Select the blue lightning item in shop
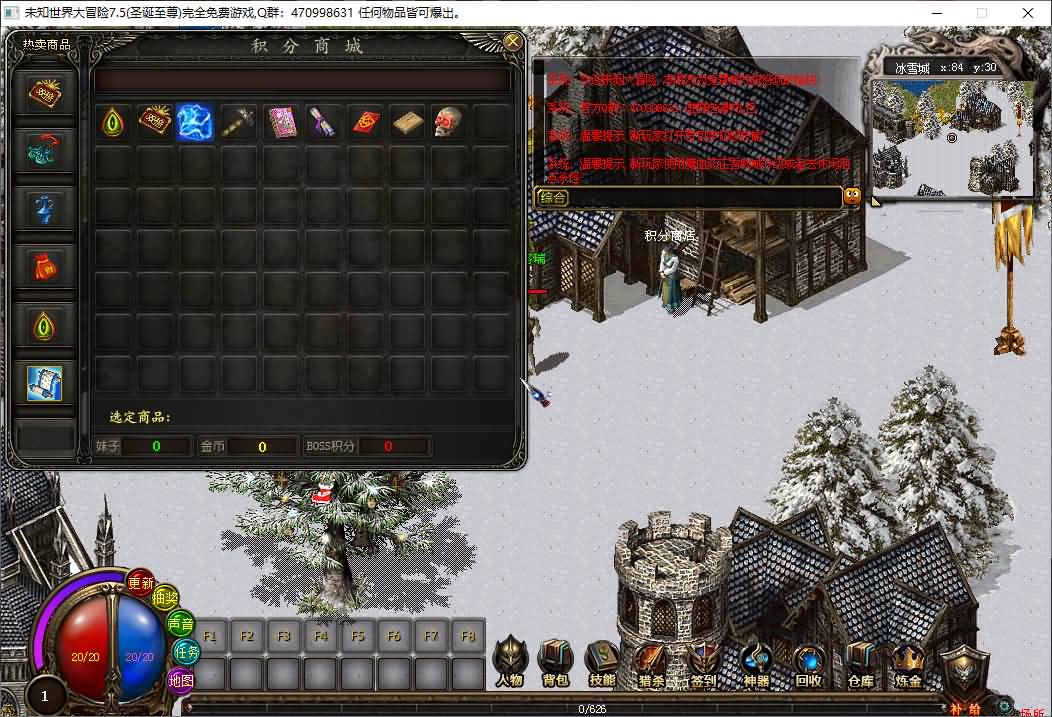 195,122
